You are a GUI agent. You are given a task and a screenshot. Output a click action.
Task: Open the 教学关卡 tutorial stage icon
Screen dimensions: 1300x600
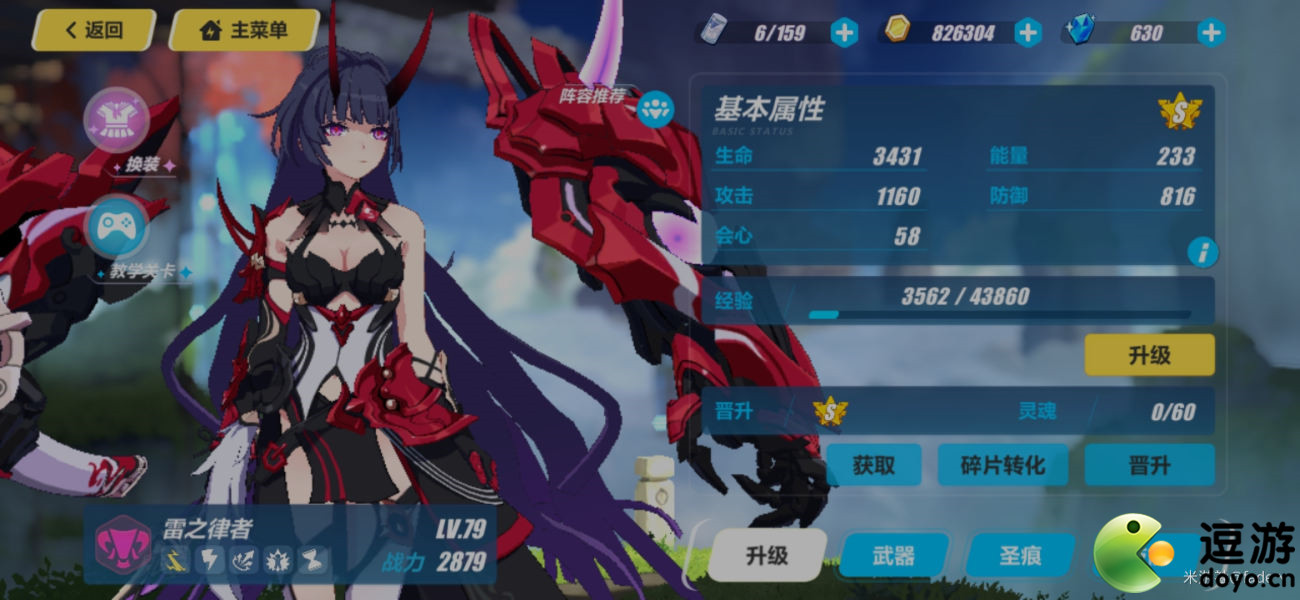118,228
